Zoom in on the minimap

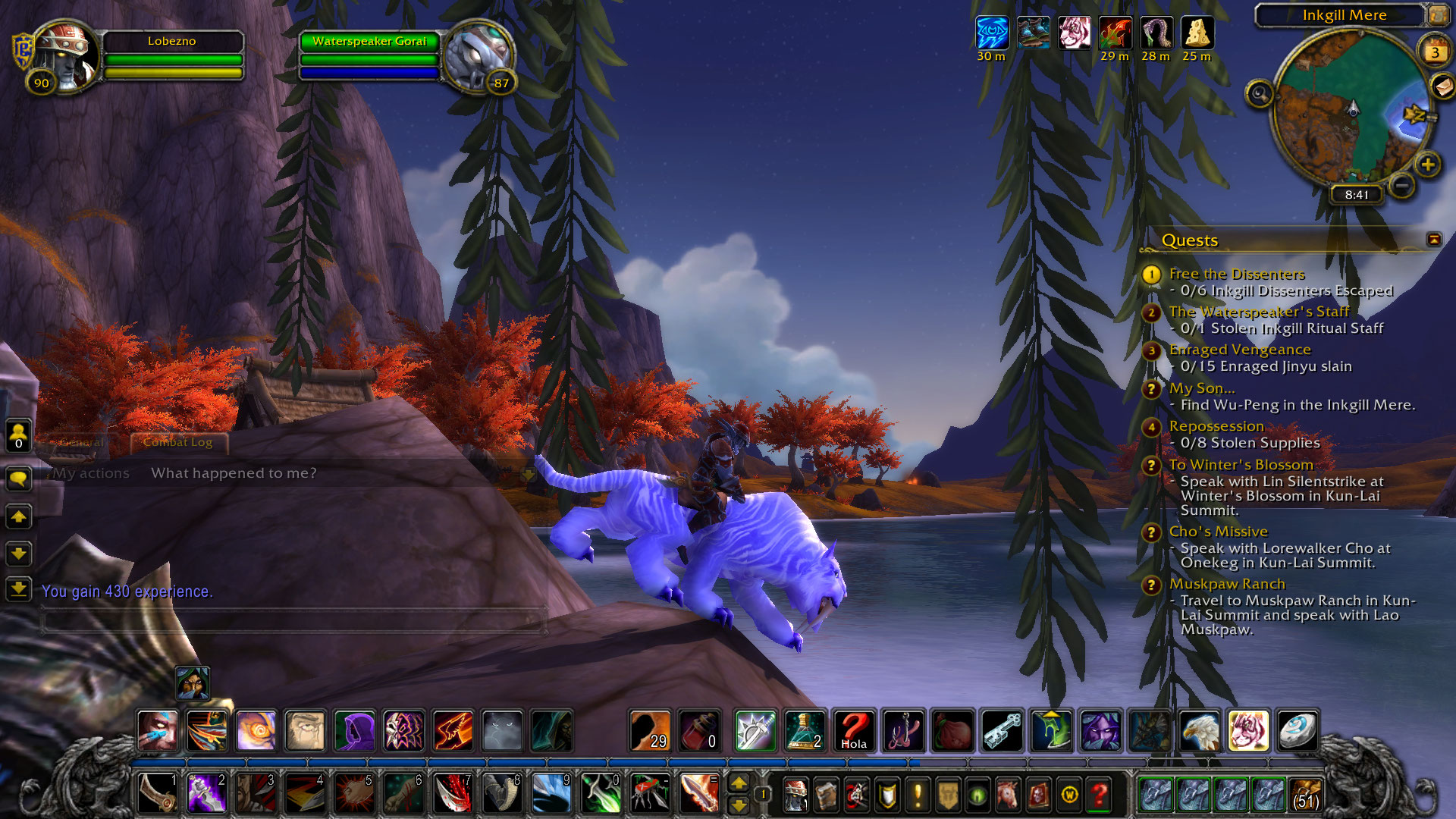(1427, 164)
